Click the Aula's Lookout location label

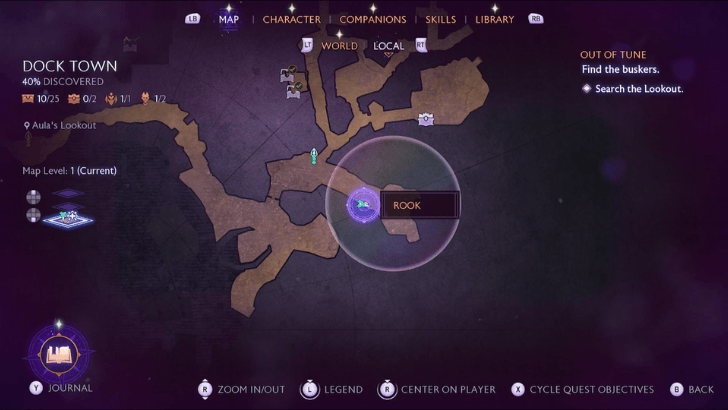(x=63, y=125)
